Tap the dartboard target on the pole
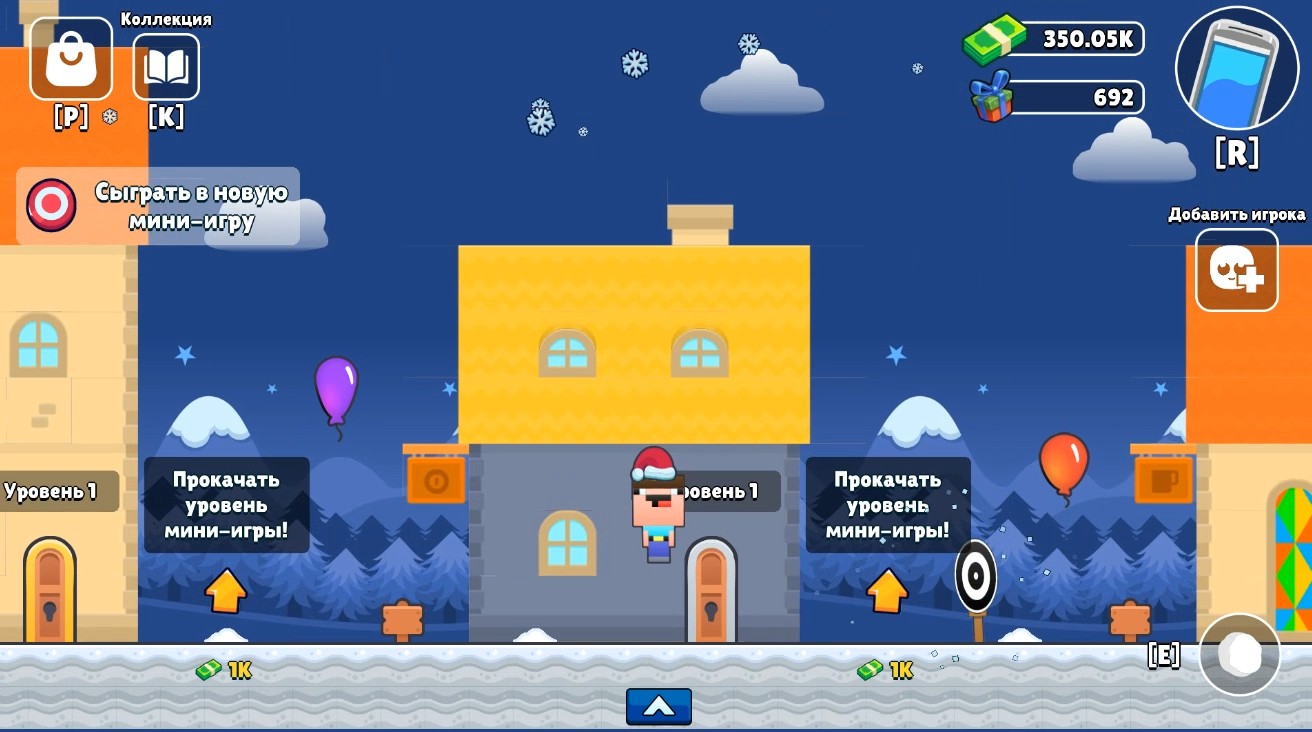This screenshot has width=1312, height=732. 975,576
